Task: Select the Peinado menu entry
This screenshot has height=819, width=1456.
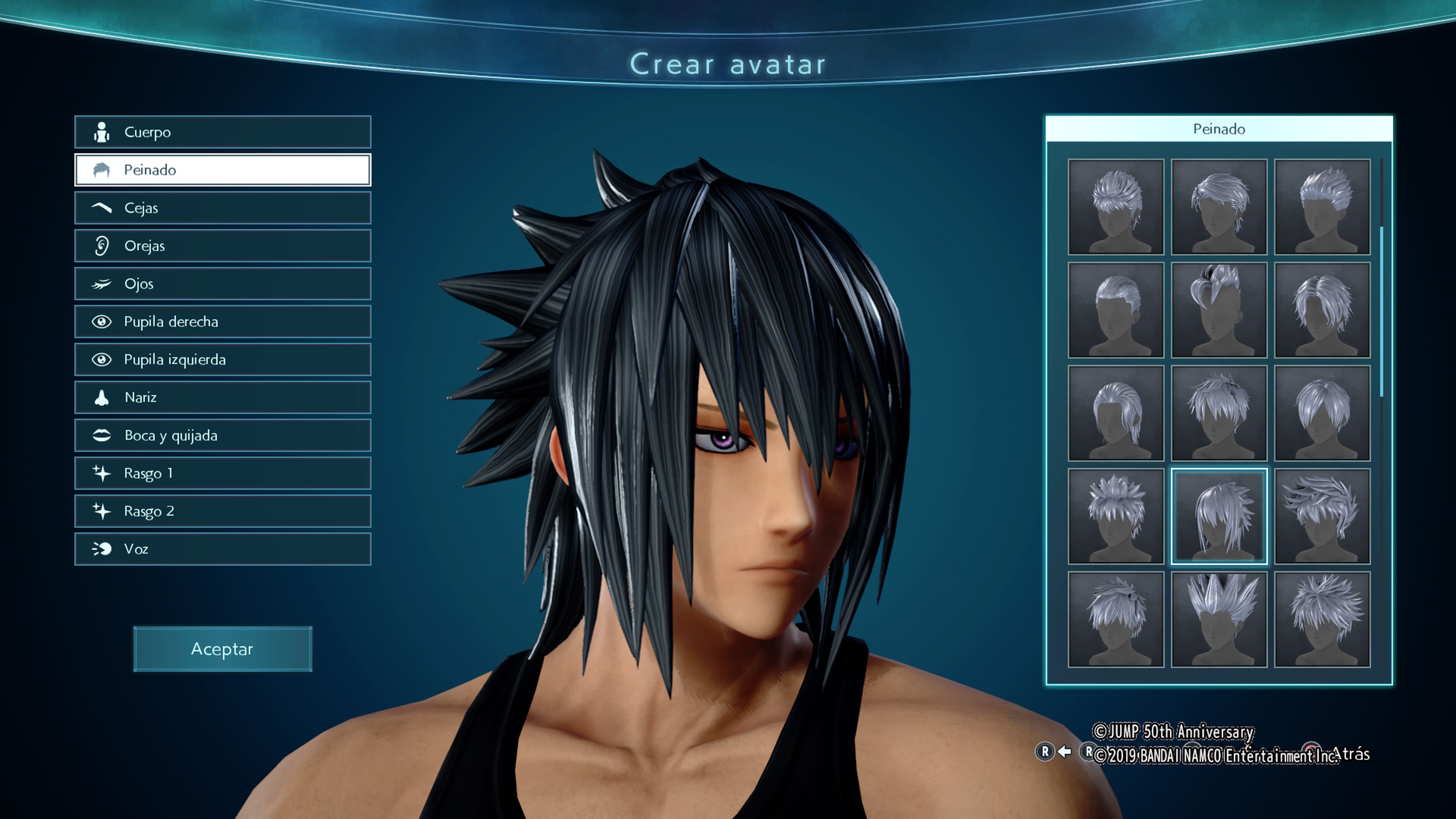Action: [223, 170]
